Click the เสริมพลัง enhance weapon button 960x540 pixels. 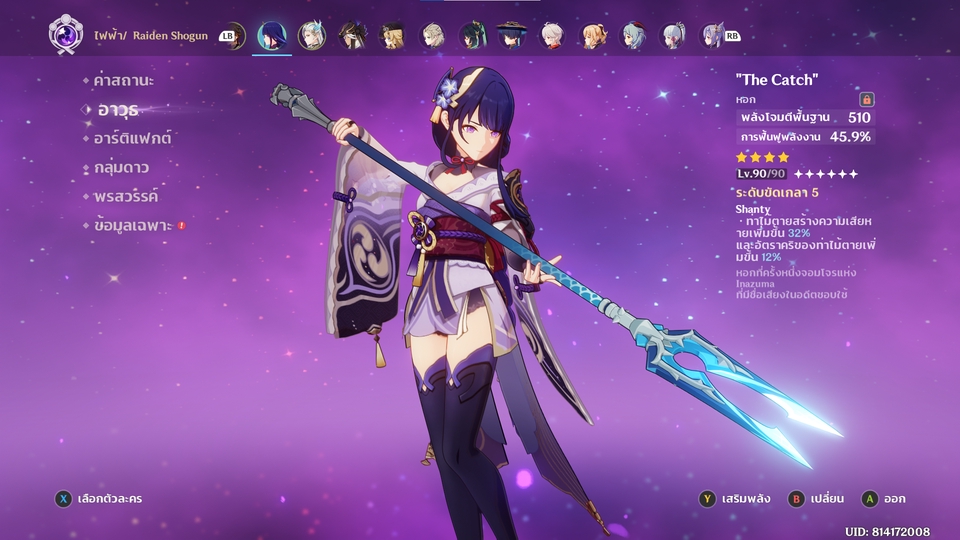pyautogui.click(x=741, y=497)
